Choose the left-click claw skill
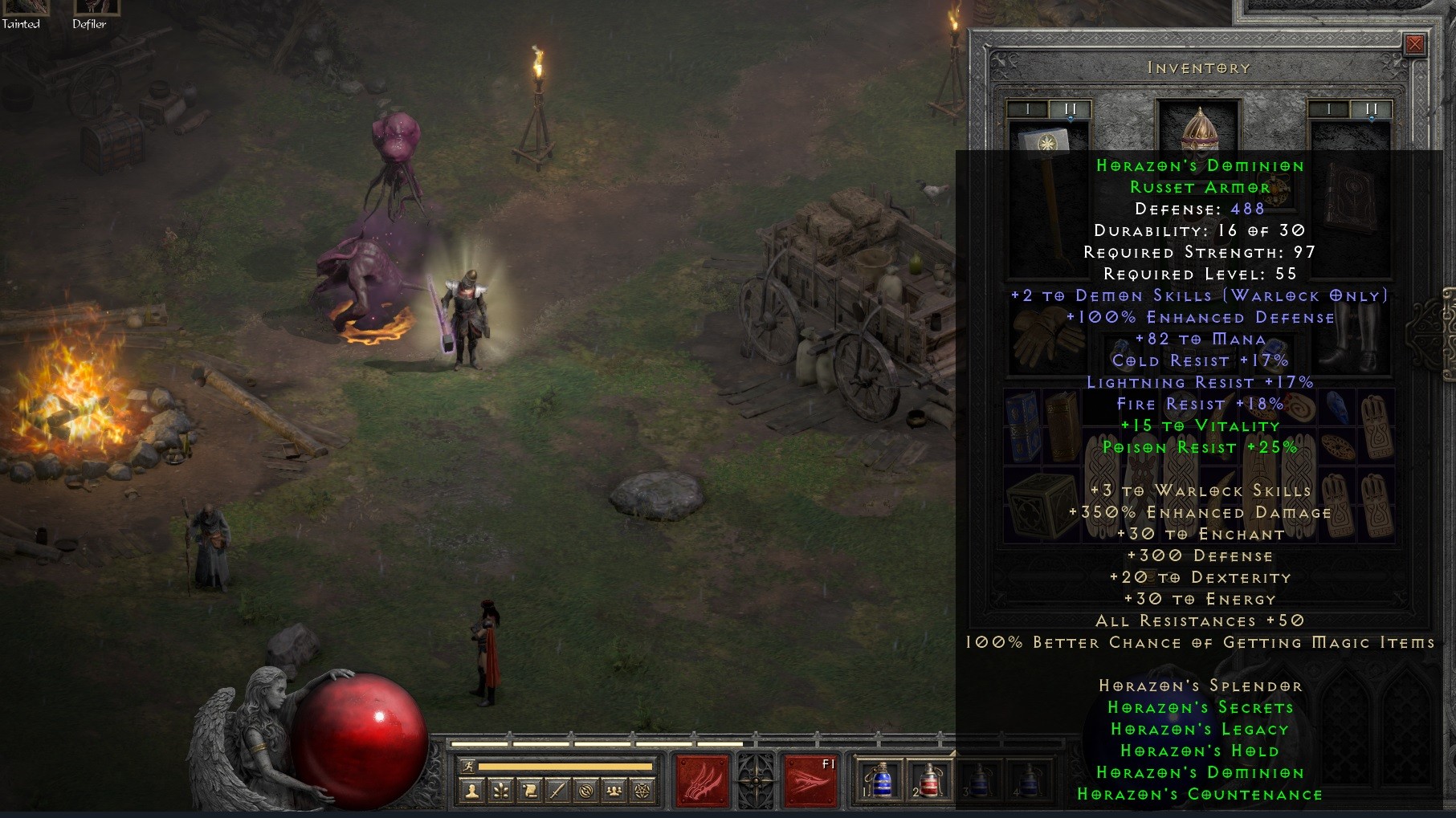The height and width of the screenshot is (818, 1456). coord(703,779)
